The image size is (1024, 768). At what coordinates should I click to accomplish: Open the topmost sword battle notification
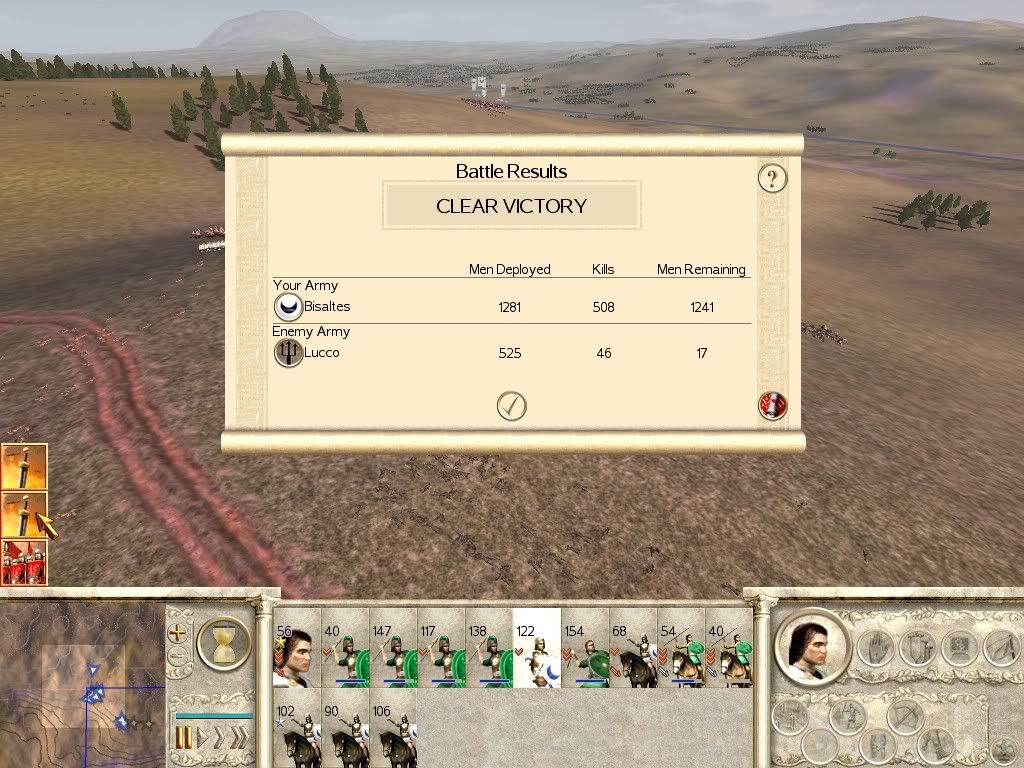tap(23, 467)
